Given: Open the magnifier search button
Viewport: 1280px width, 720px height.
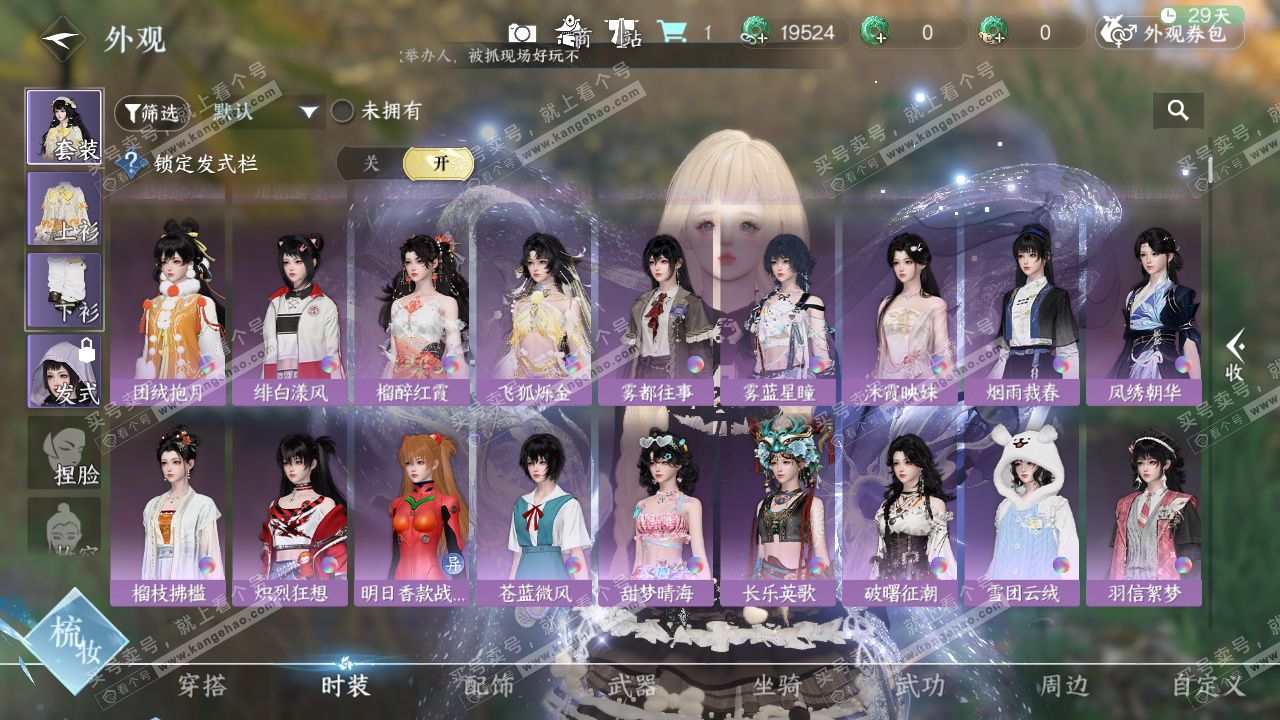Looking at the screenshot, I should click(1178, 111).
